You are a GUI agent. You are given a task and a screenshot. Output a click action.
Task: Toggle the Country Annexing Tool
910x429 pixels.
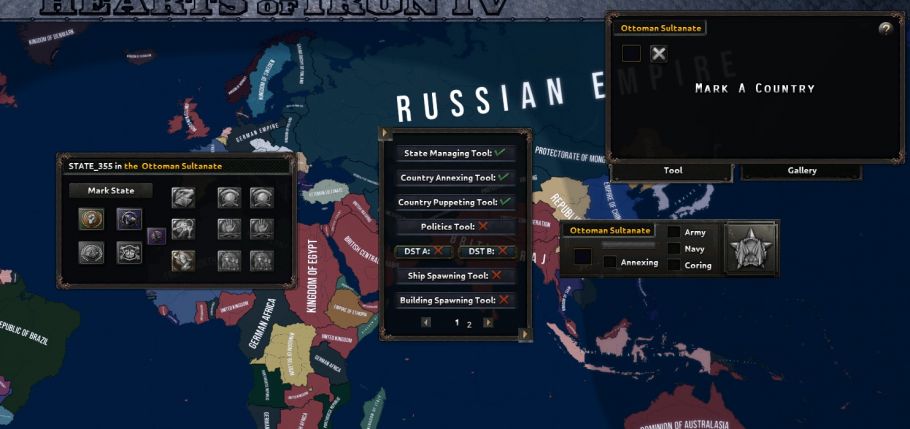(454, 177)
